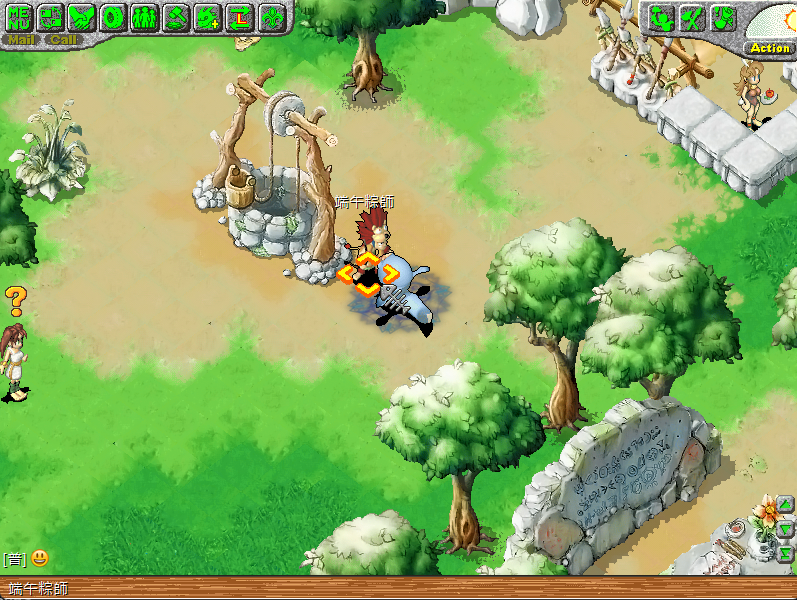Image resolution: width=797 pixels, height=600 pixels.
Task: Open the dragon pet icon
Action: click(x=208, y=16)
